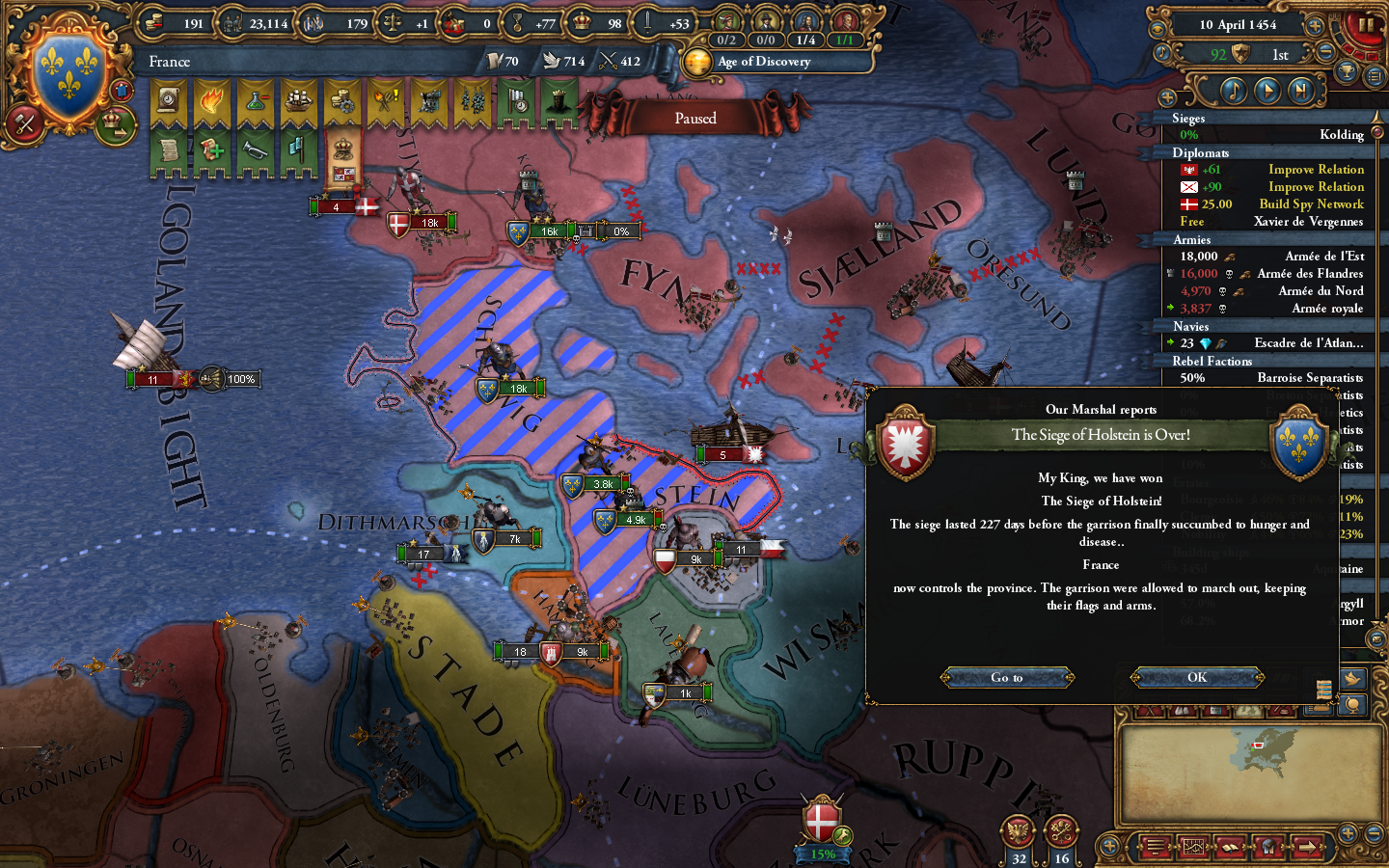Image resolution: width=1389 pixels, height=868 pixels.
Task: Click the trophy rankings icon near pause button
Action: pyautogui.click(x=1347, y=73)
